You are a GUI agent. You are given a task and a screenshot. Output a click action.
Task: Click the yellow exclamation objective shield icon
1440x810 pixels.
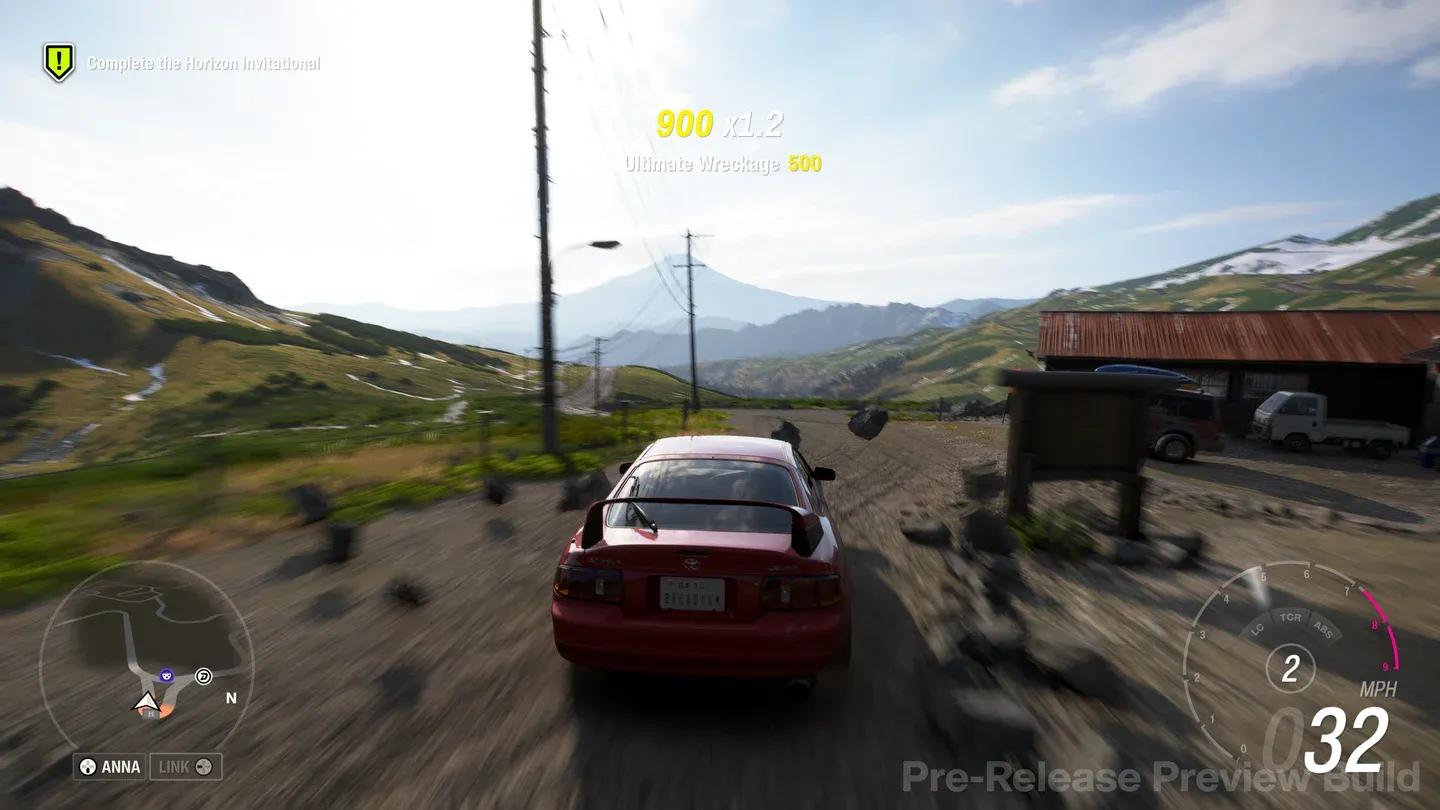pos(60,60)
